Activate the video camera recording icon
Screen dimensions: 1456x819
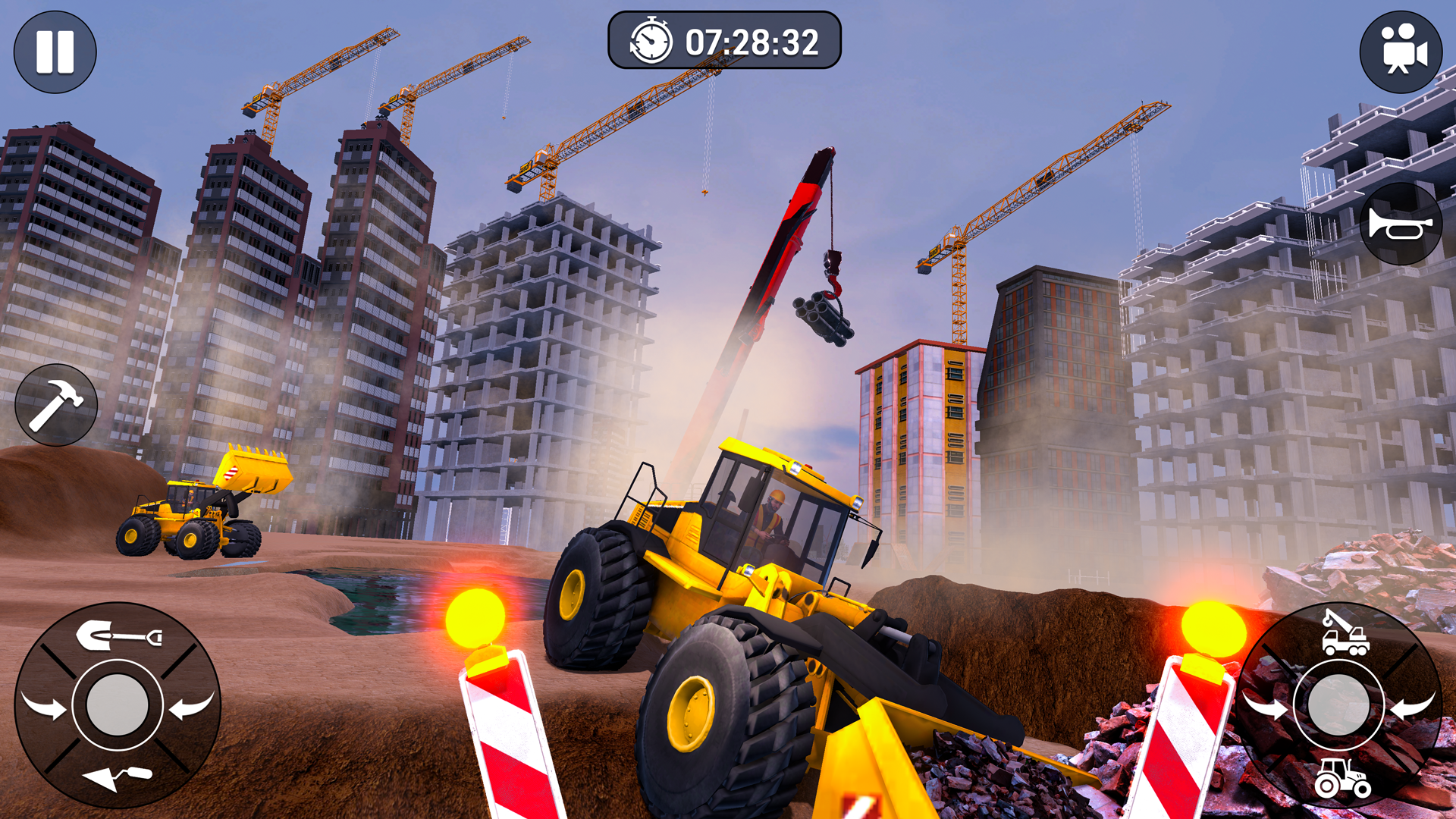[1401, 50]
